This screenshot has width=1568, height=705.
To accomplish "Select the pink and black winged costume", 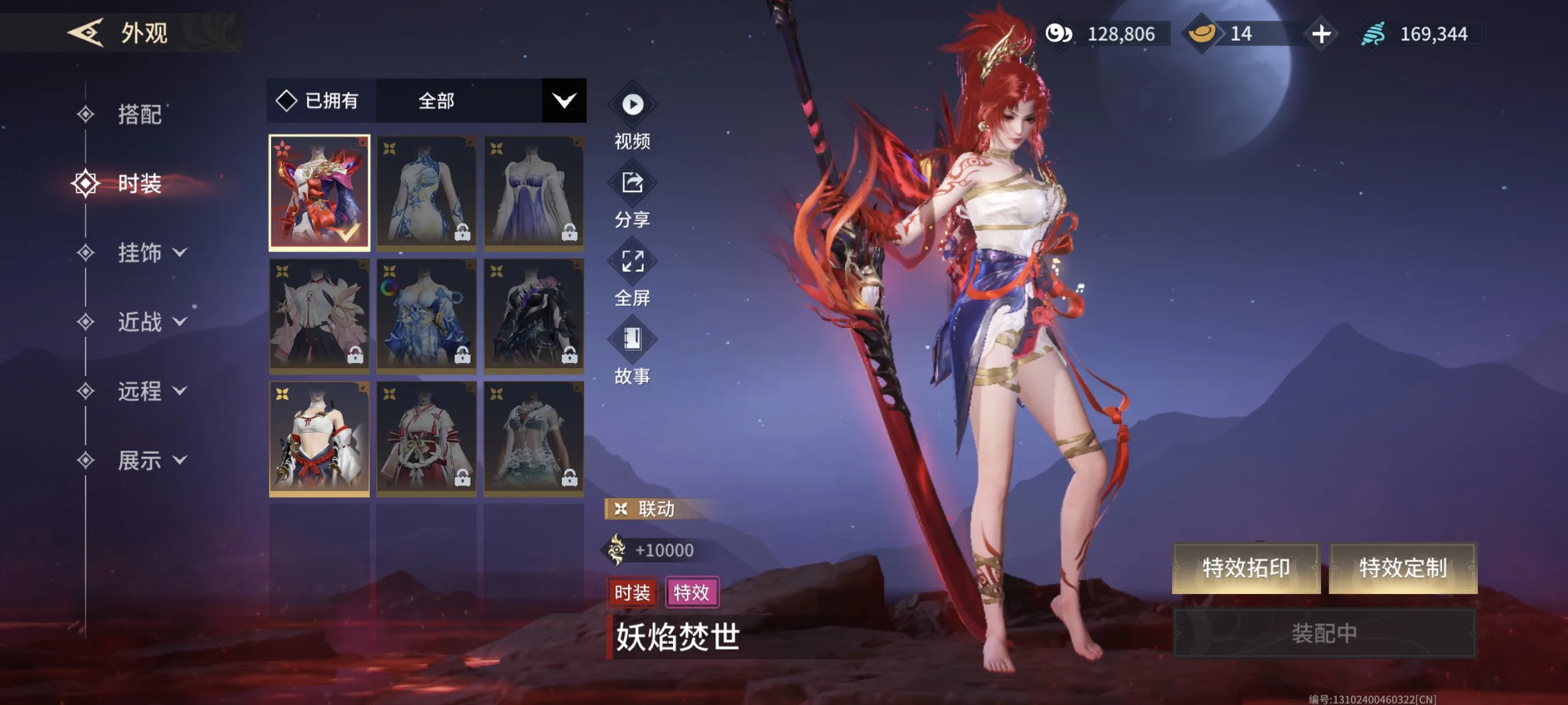I will (319, 315).
